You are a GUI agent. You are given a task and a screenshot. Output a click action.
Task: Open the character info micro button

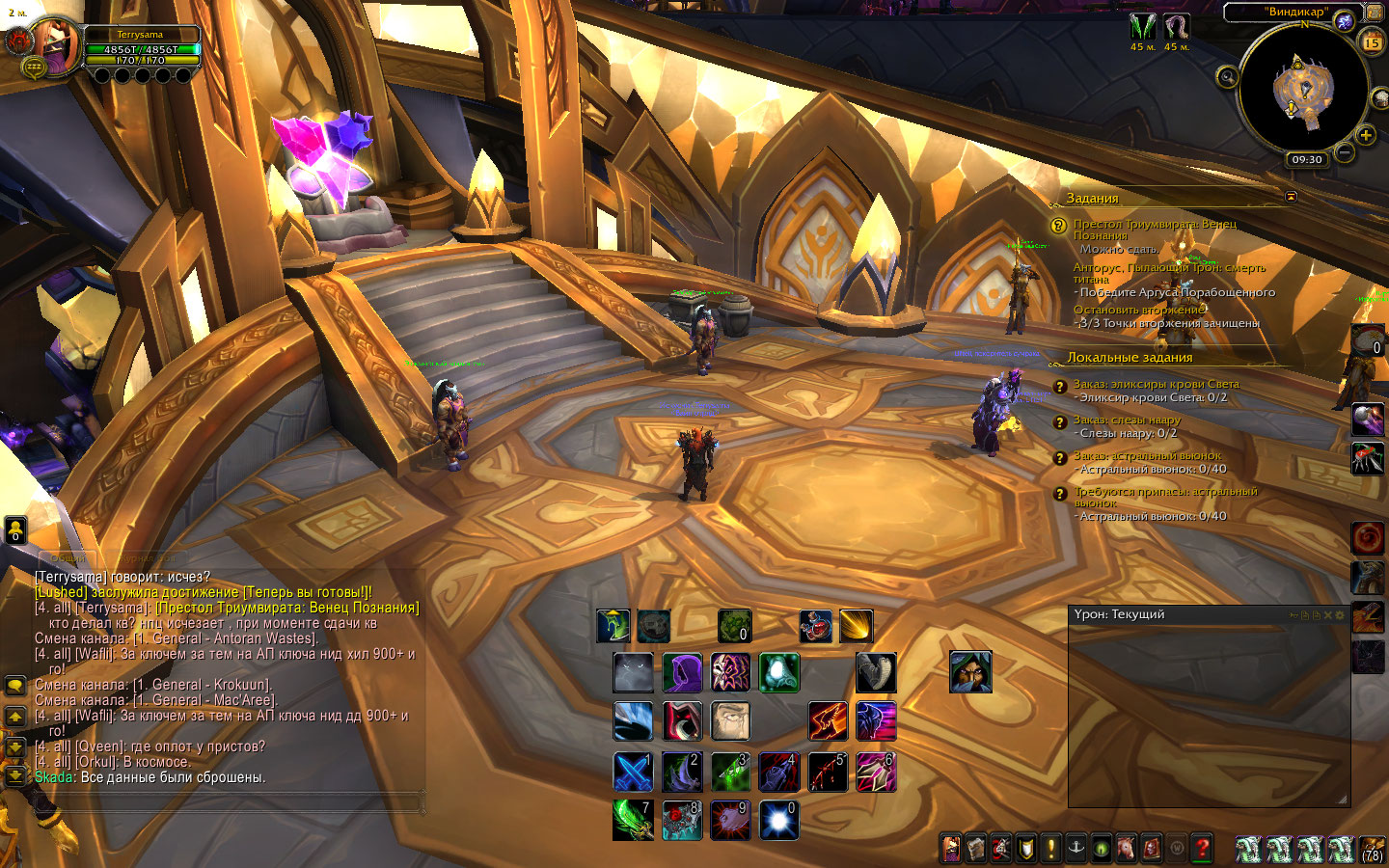(951, 849)
